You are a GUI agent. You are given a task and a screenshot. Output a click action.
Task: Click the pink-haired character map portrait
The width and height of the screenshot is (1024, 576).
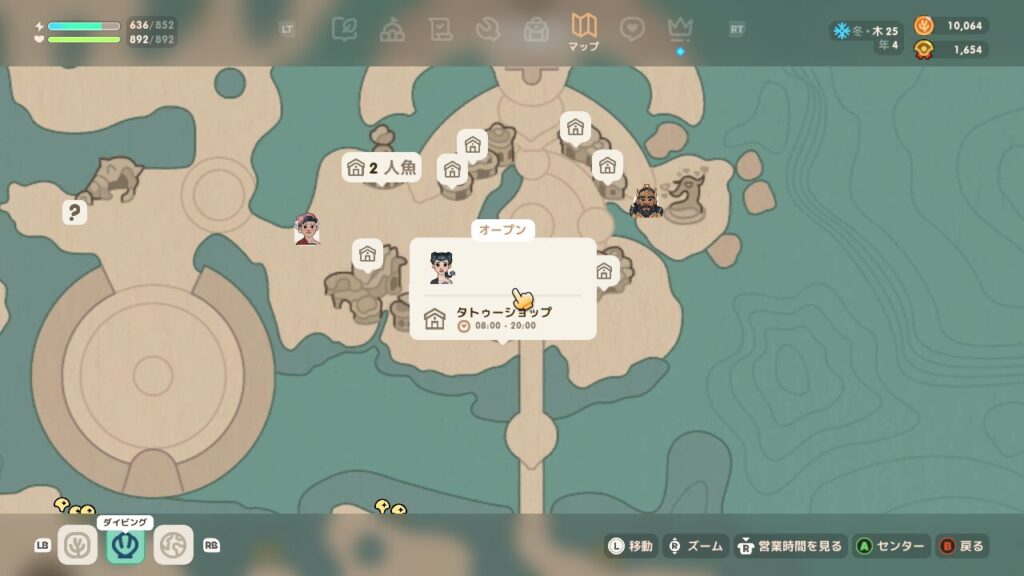307,229
